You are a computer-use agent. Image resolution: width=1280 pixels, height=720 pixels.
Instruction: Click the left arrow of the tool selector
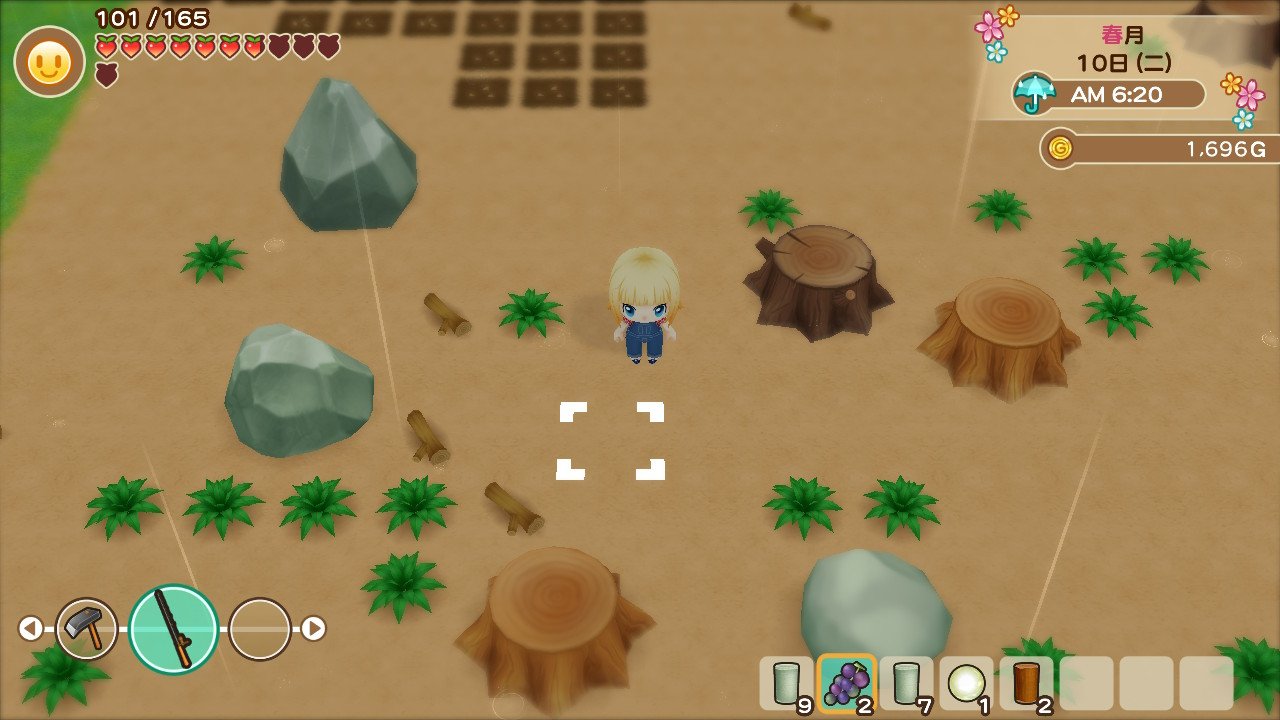(31, 628)
